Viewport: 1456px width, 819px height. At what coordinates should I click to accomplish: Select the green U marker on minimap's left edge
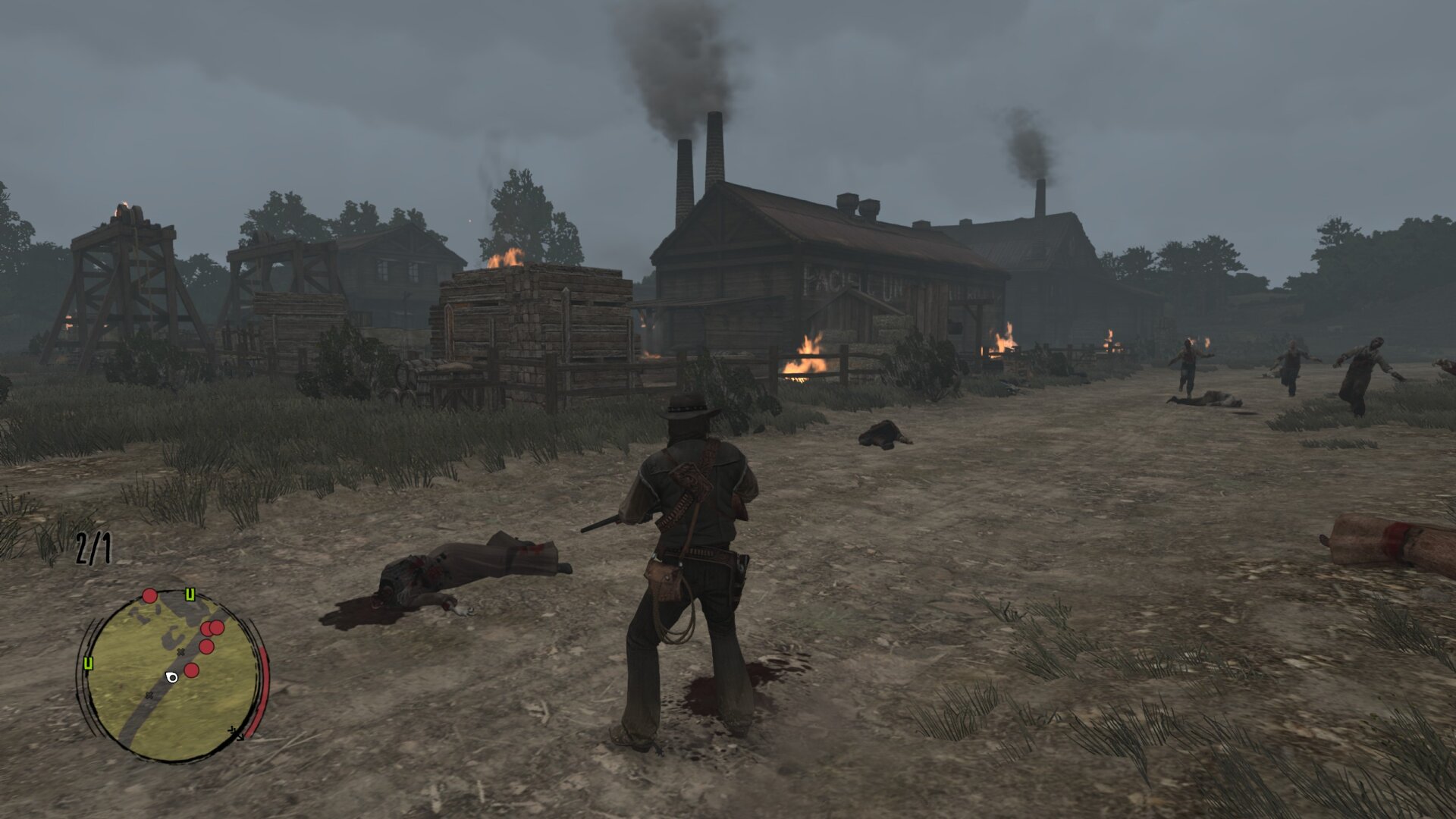pos(89,664)
